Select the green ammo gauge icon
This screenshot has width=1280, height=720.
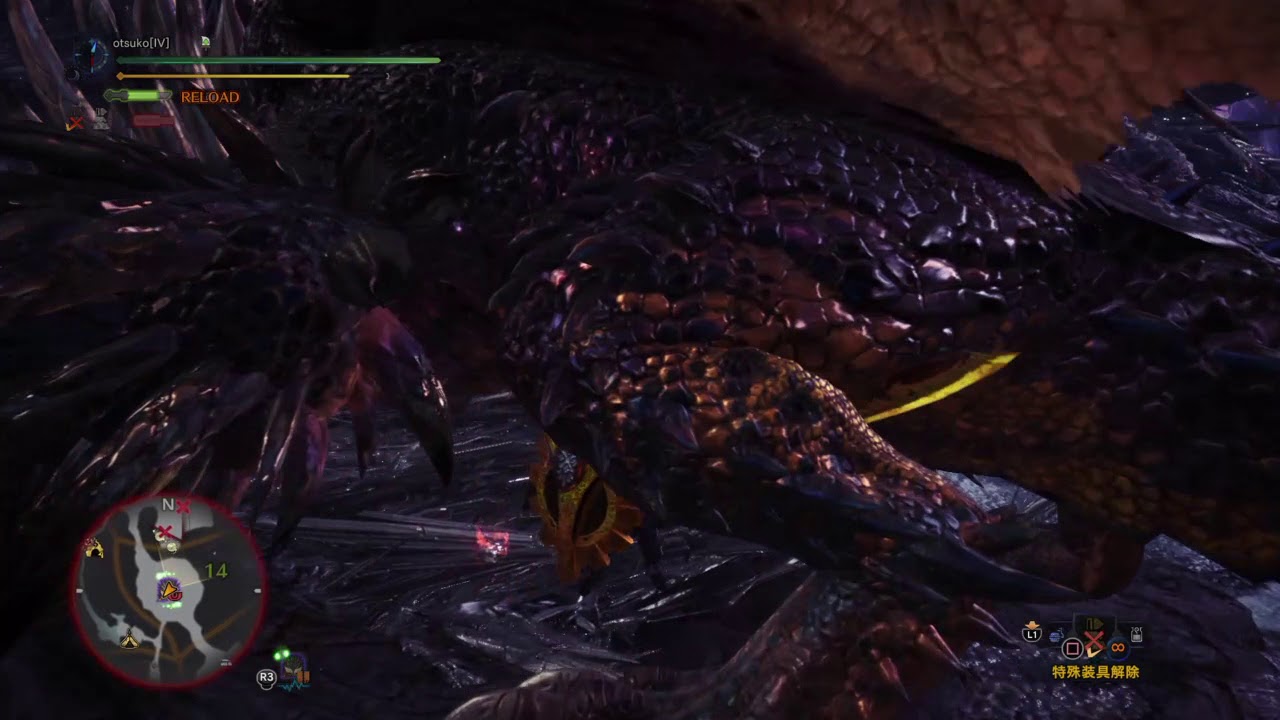[137, 96]
